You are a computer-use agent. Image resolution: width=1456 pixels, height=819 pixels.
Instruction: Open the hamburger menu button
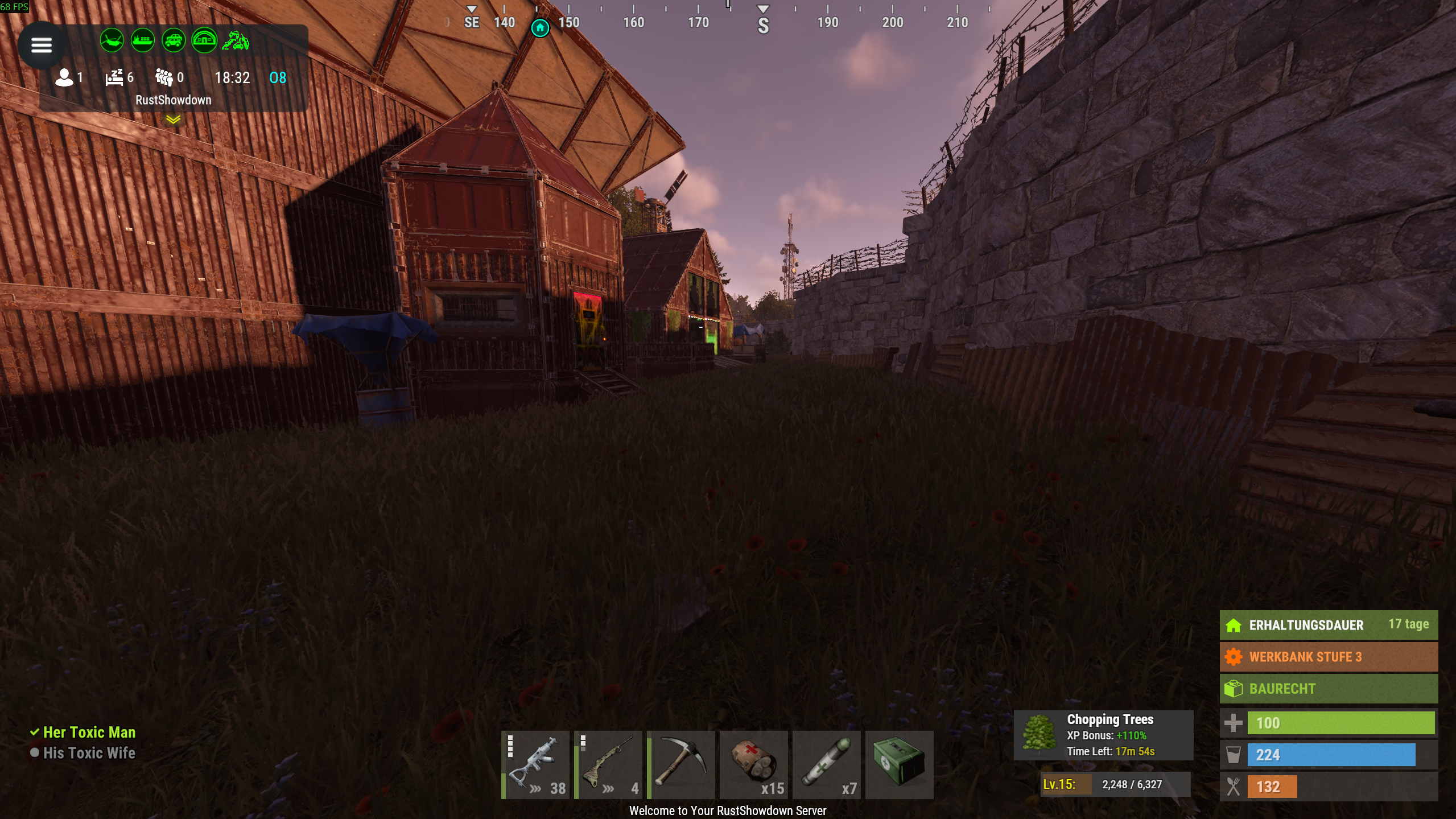pyautogui.click(x=41, y=45)
